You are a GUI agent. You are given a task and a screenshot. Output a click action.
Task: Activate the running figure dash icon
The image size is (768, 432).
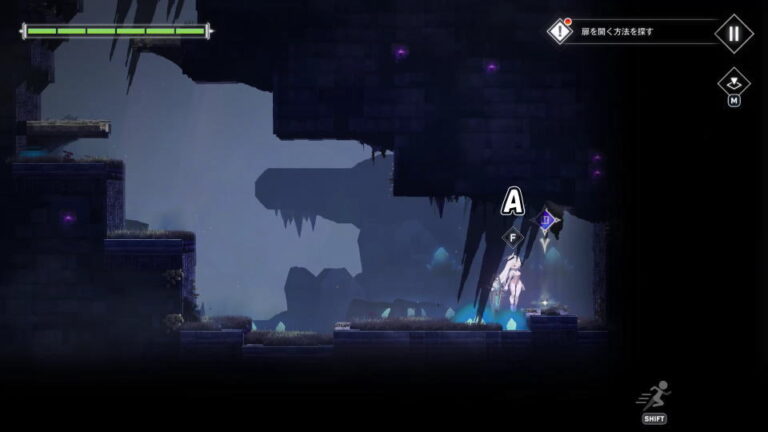655,397
